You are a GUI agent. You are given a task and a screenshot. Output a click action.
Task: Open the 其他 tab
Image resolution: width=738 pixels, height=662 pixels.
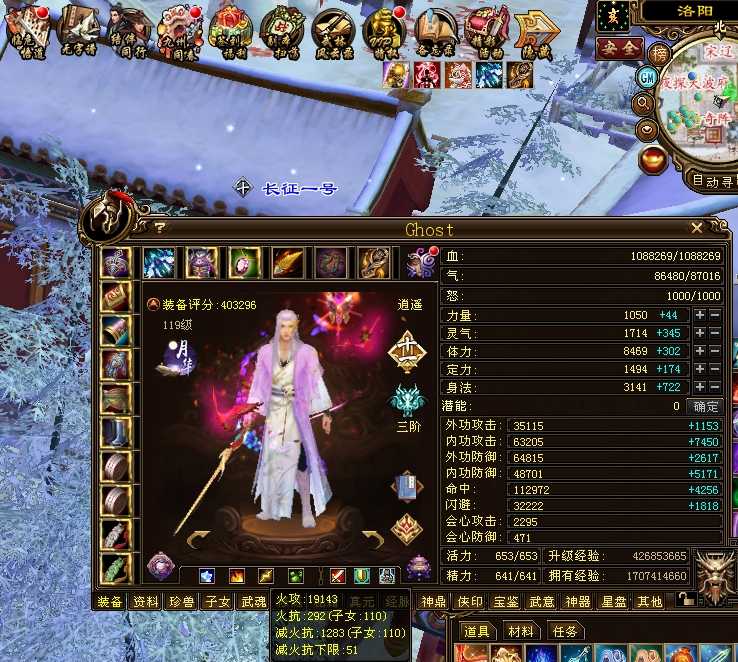tap(650, 602)
